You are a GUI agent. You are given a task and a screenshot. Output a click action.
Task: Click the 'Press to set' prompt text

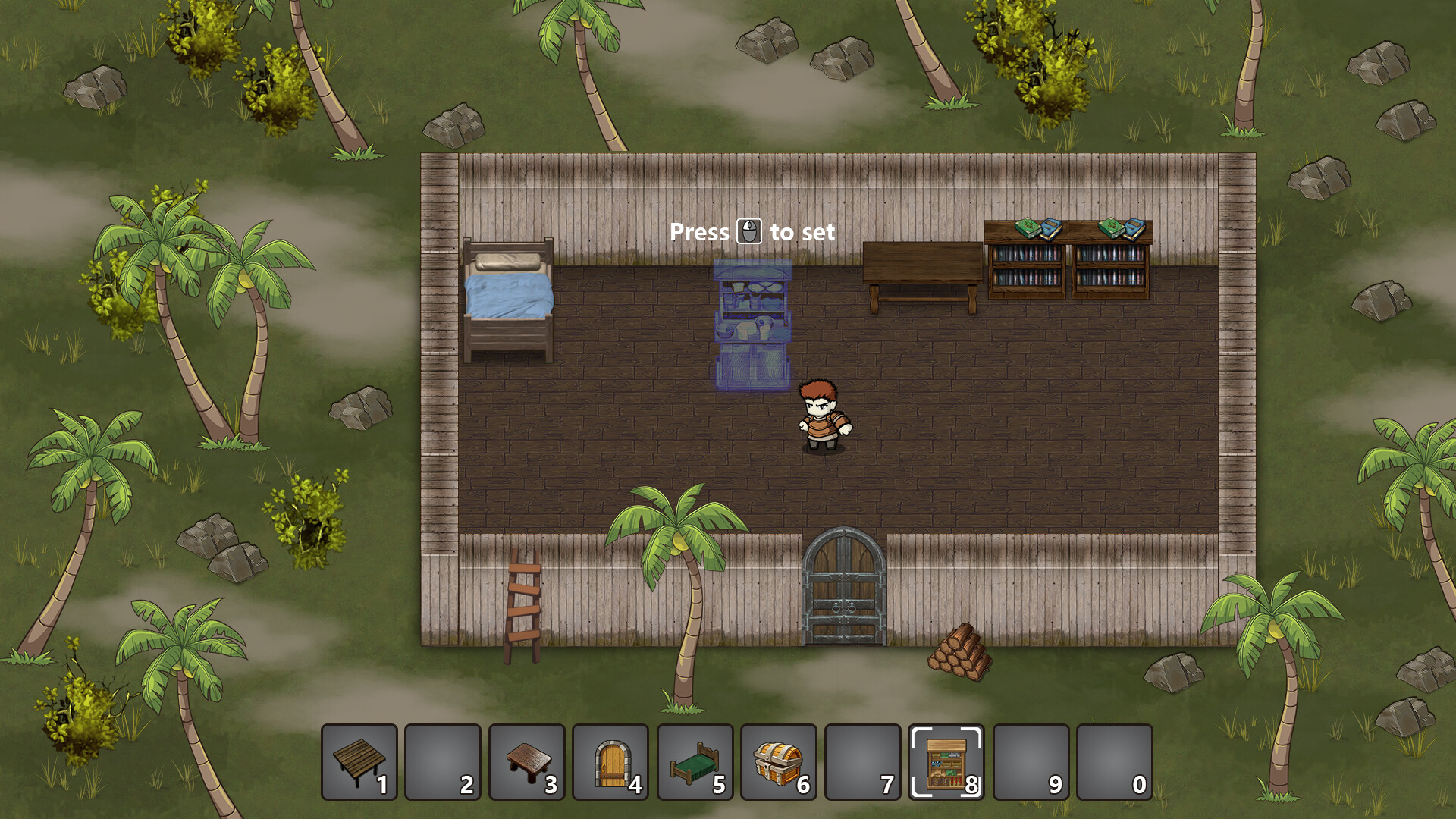coord(753,232)
